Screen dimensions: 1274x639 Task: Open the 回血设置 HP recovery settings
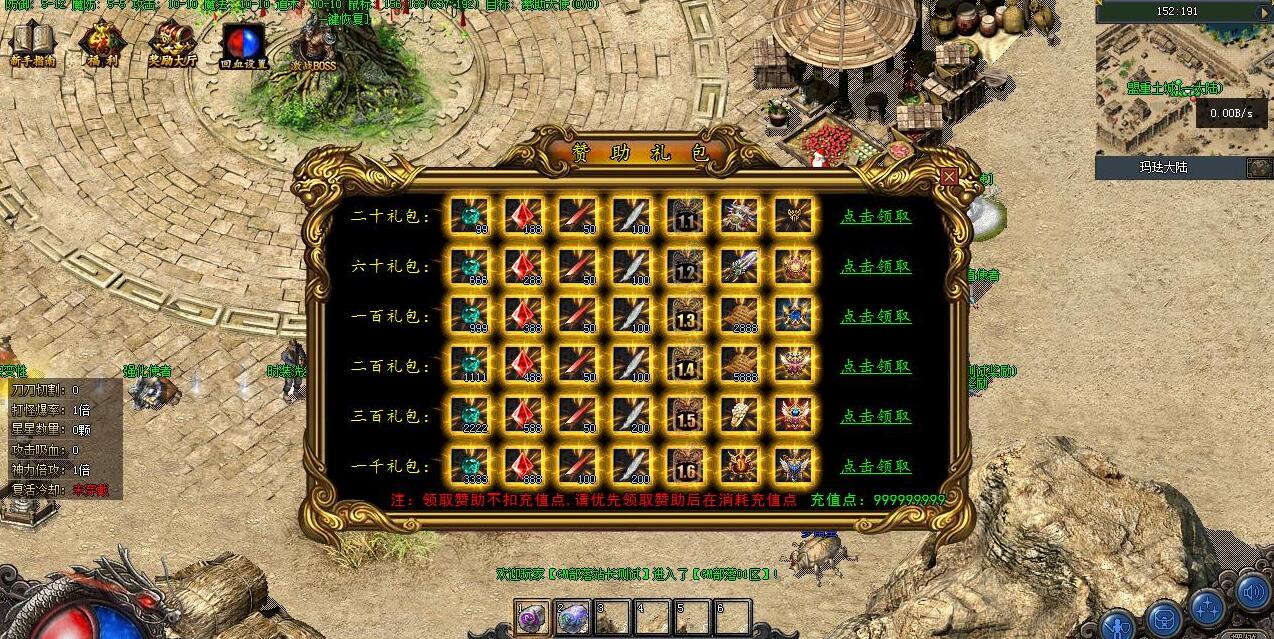point(244,45)
